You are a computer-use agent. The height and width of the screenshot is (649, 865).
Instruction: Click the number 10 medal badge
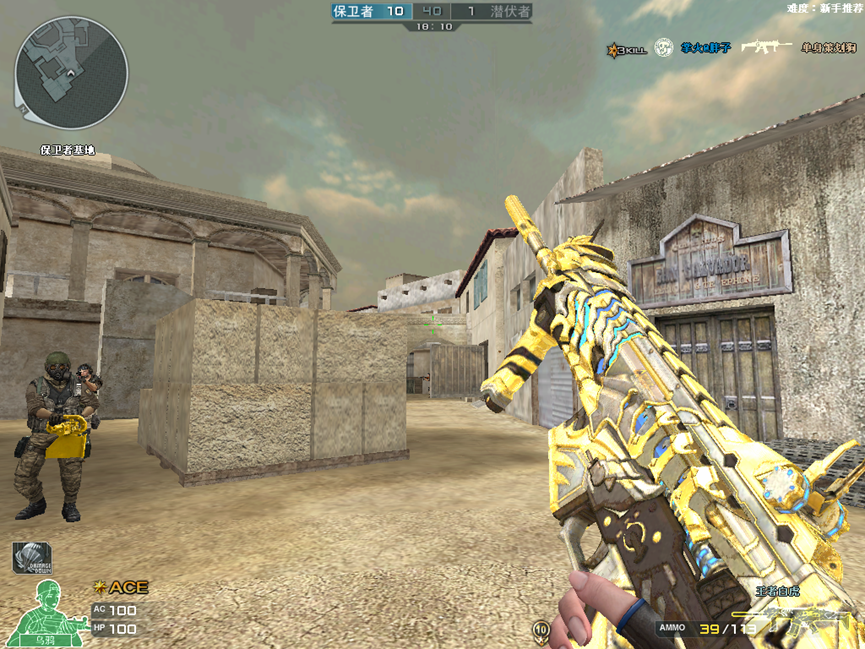(541, 629)
